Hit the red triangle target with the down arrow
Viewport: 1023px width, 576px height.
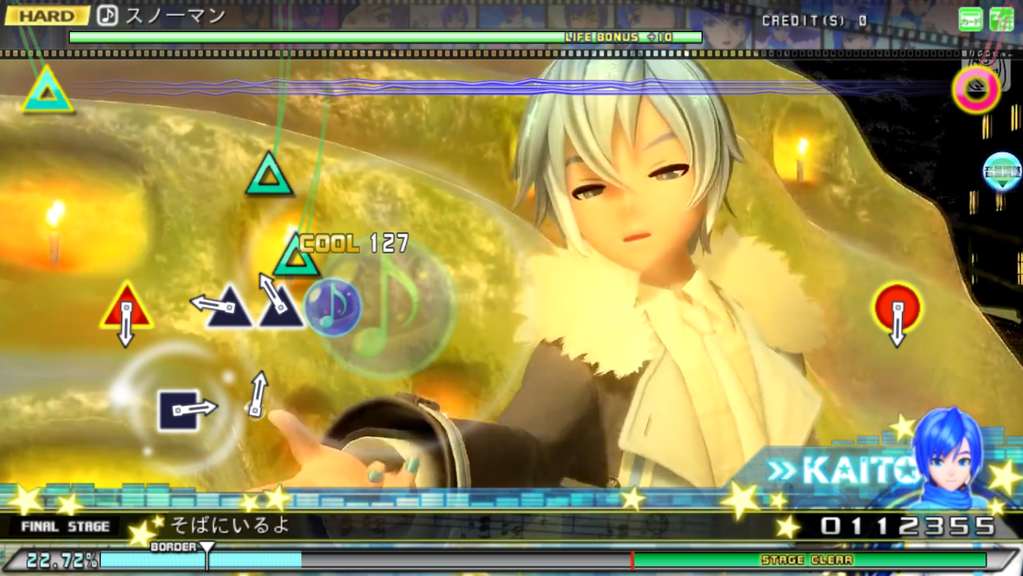tap(126, 309)
